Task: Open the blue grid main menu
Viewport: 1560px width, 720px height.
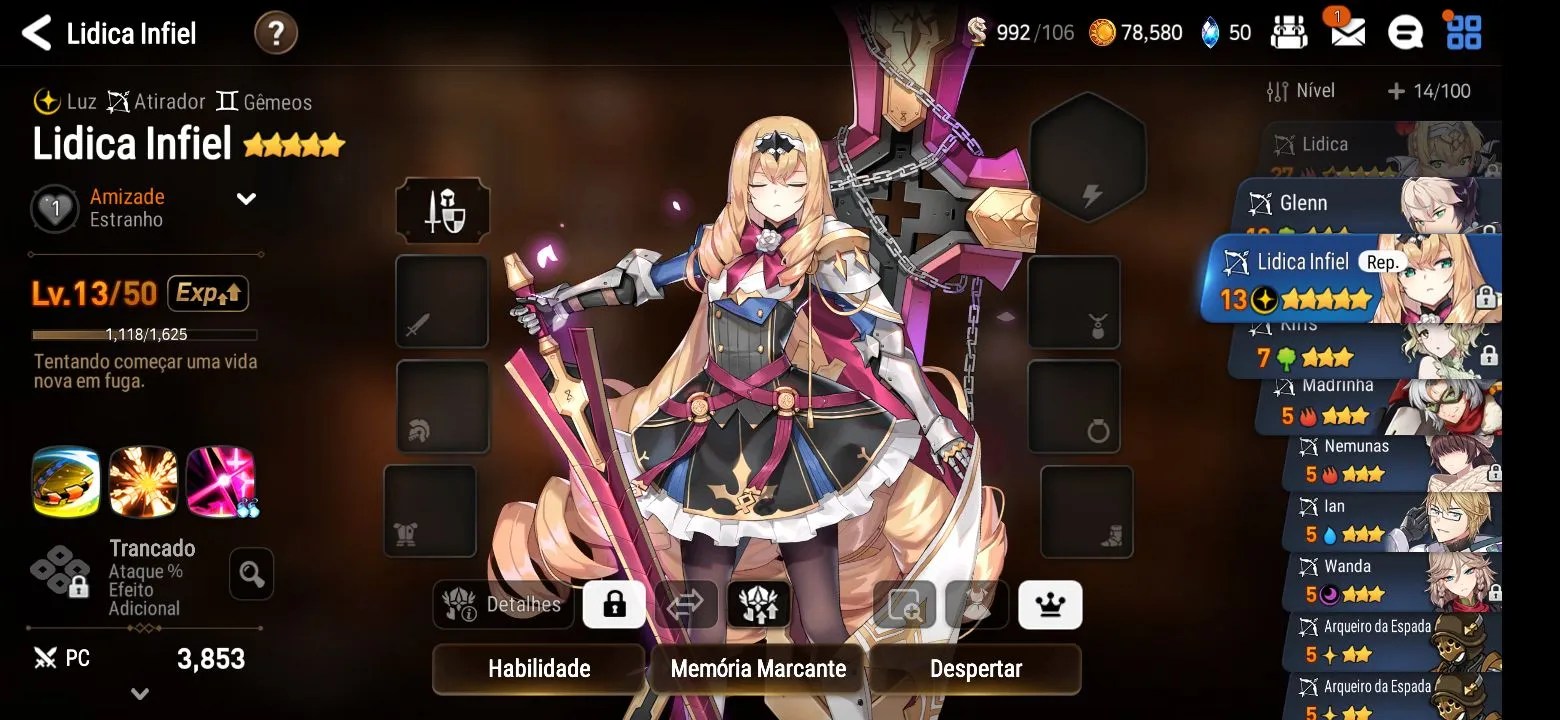Action: pyautogui.click(x=1463, y=32)
